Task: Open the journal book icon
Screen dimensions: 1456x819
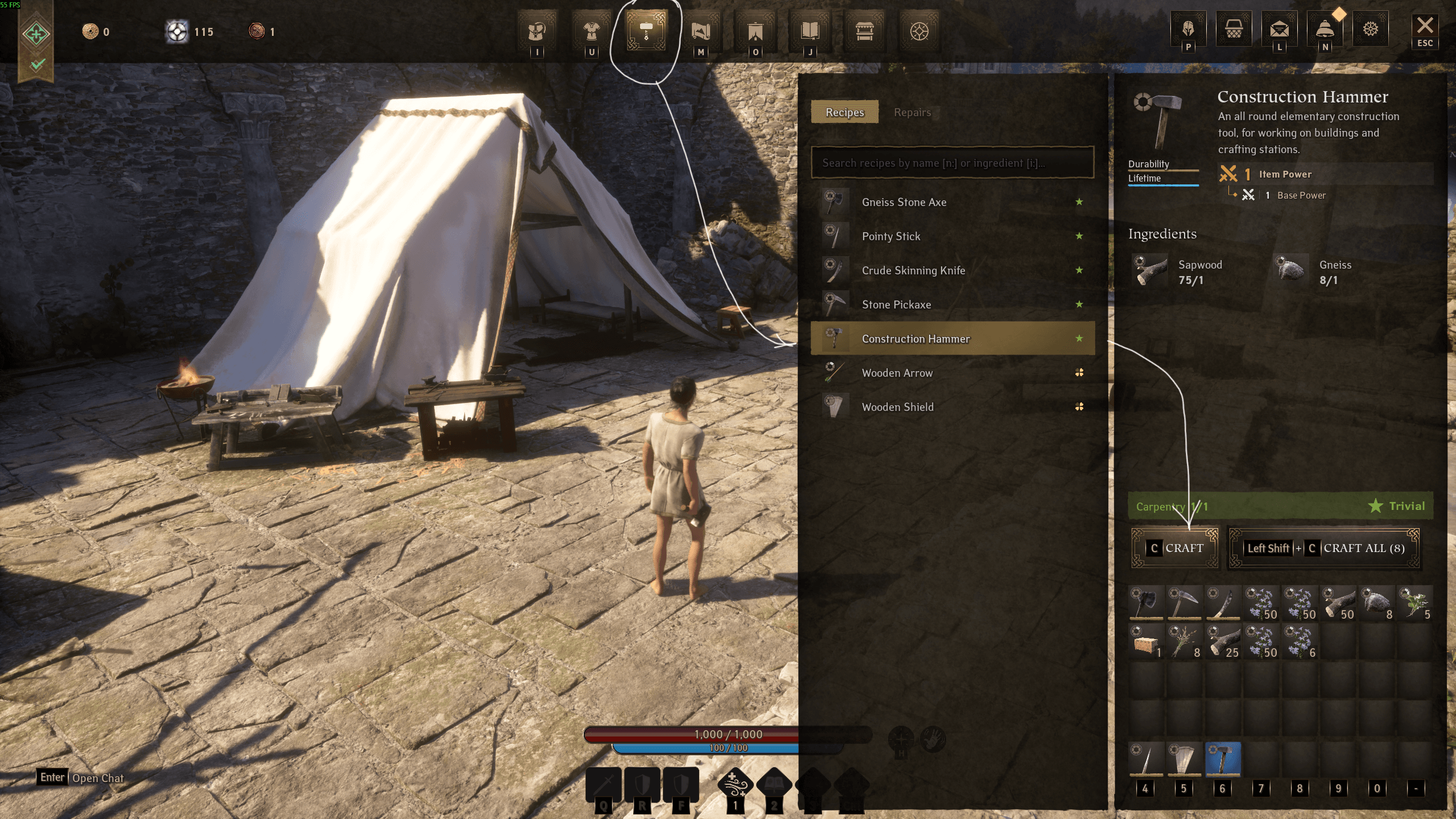Action: click(x=810, y=31)
